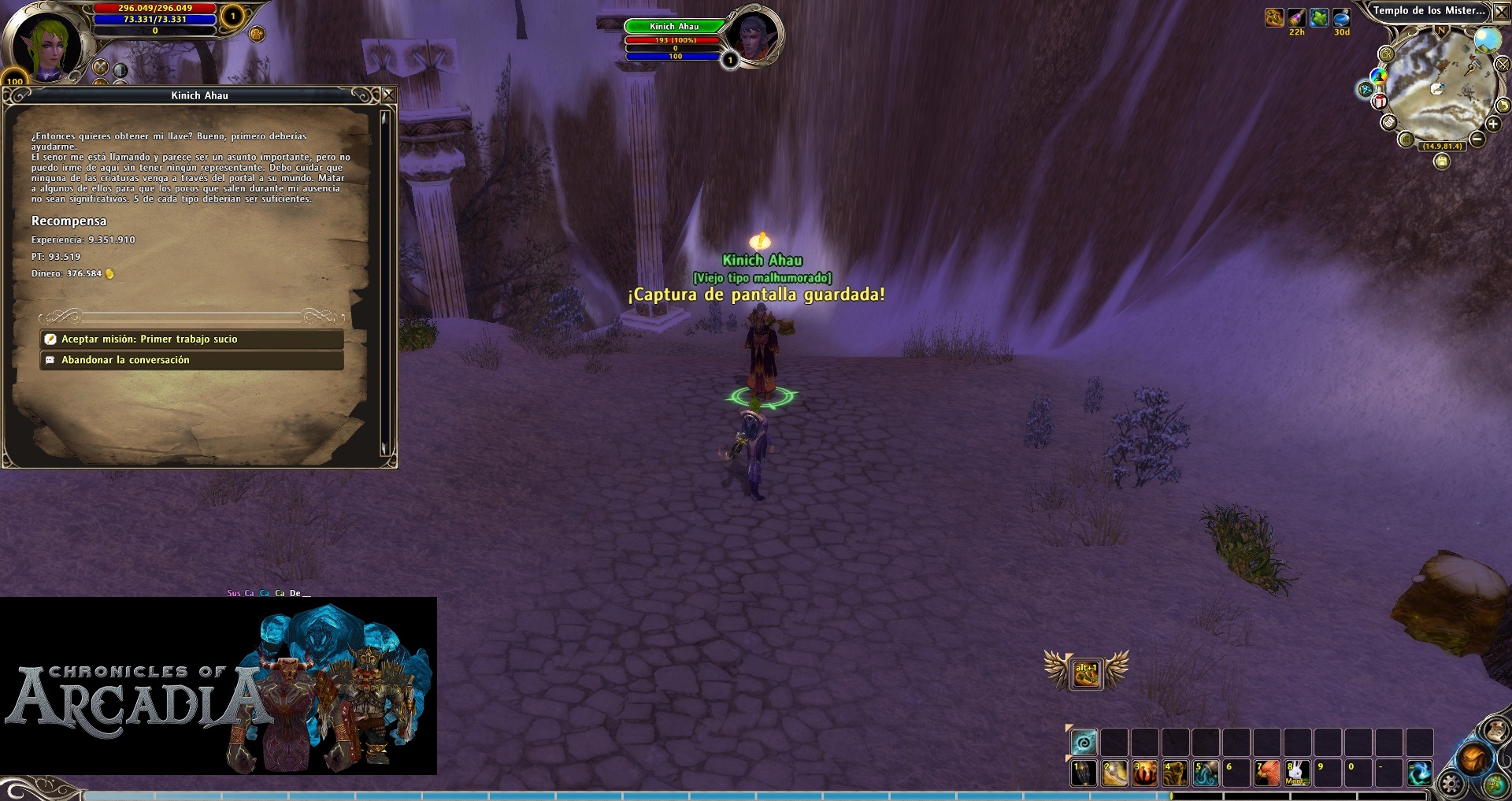Choose Abandonar la conversación
The height and width of the screenshot is (801, 1512).
[x=191, y=360]
